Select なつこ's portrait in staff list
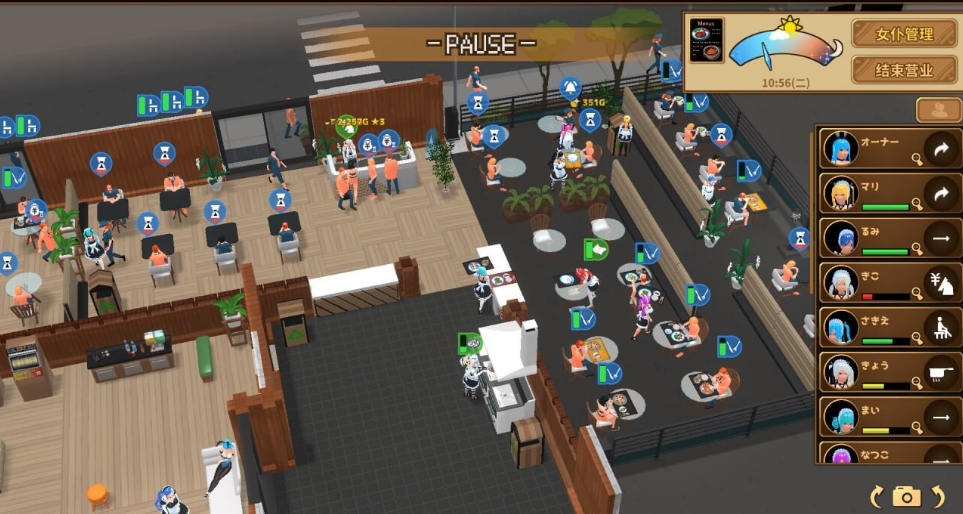This screenshot has height=514, width=963. pos(840,454)
